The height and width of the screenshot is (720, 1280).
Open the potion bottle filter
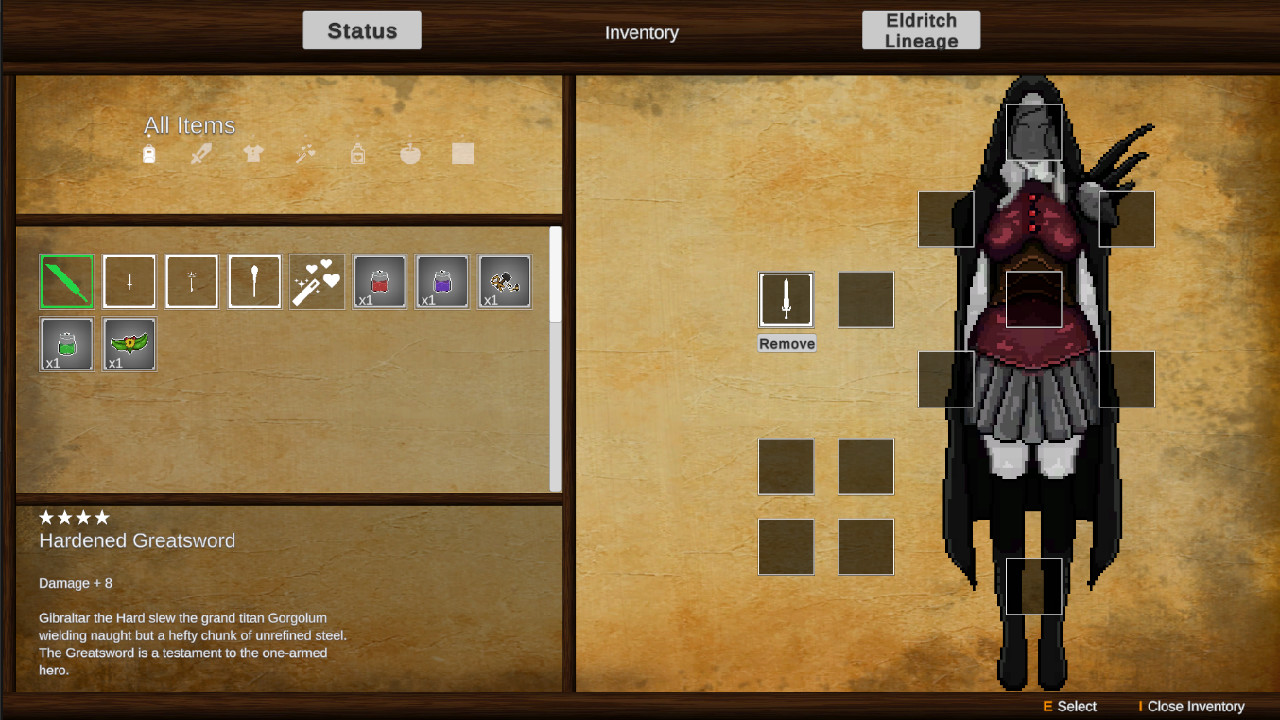tap(357, 153)
